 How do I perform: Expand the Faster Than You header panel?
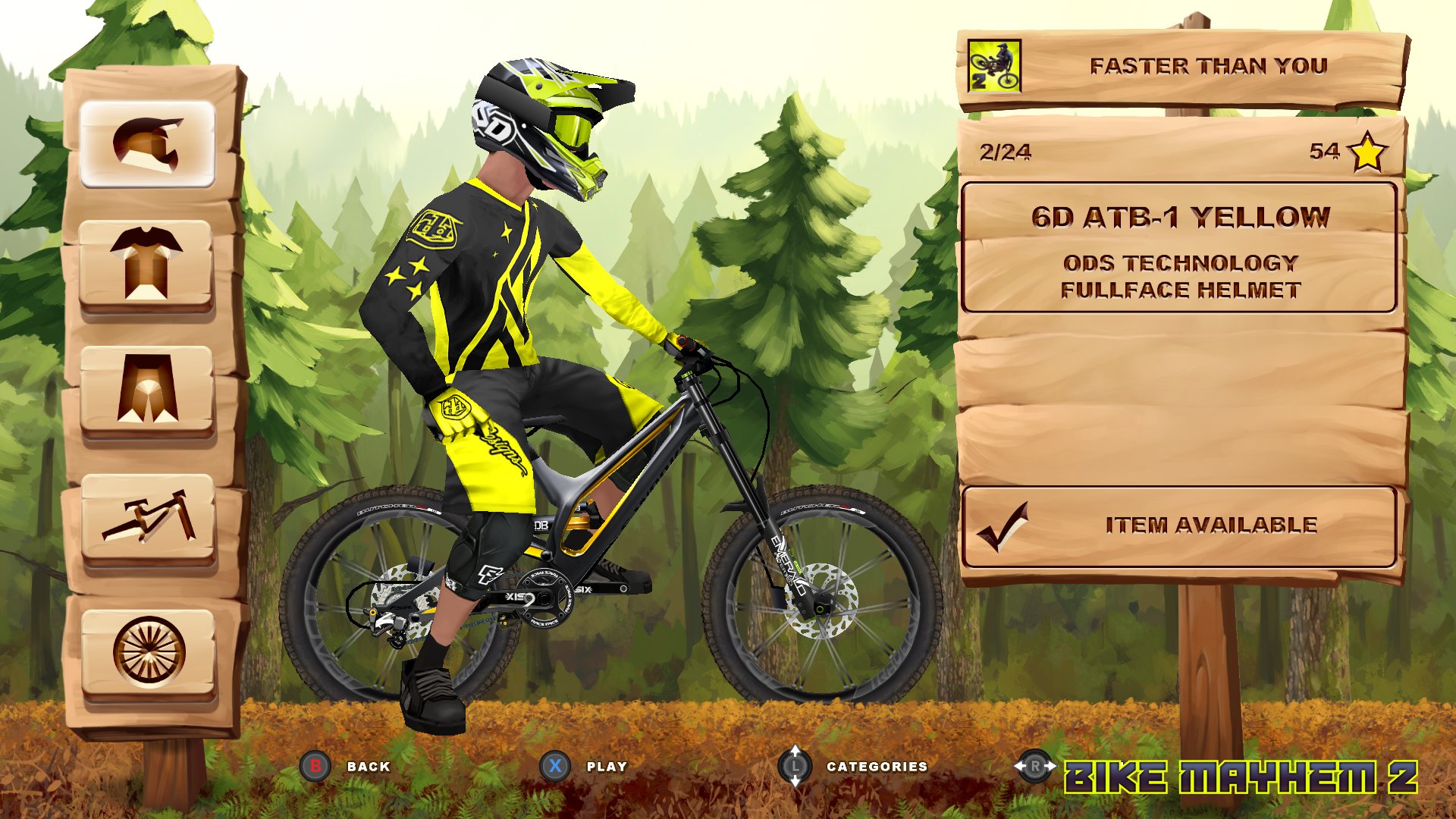1209,65
